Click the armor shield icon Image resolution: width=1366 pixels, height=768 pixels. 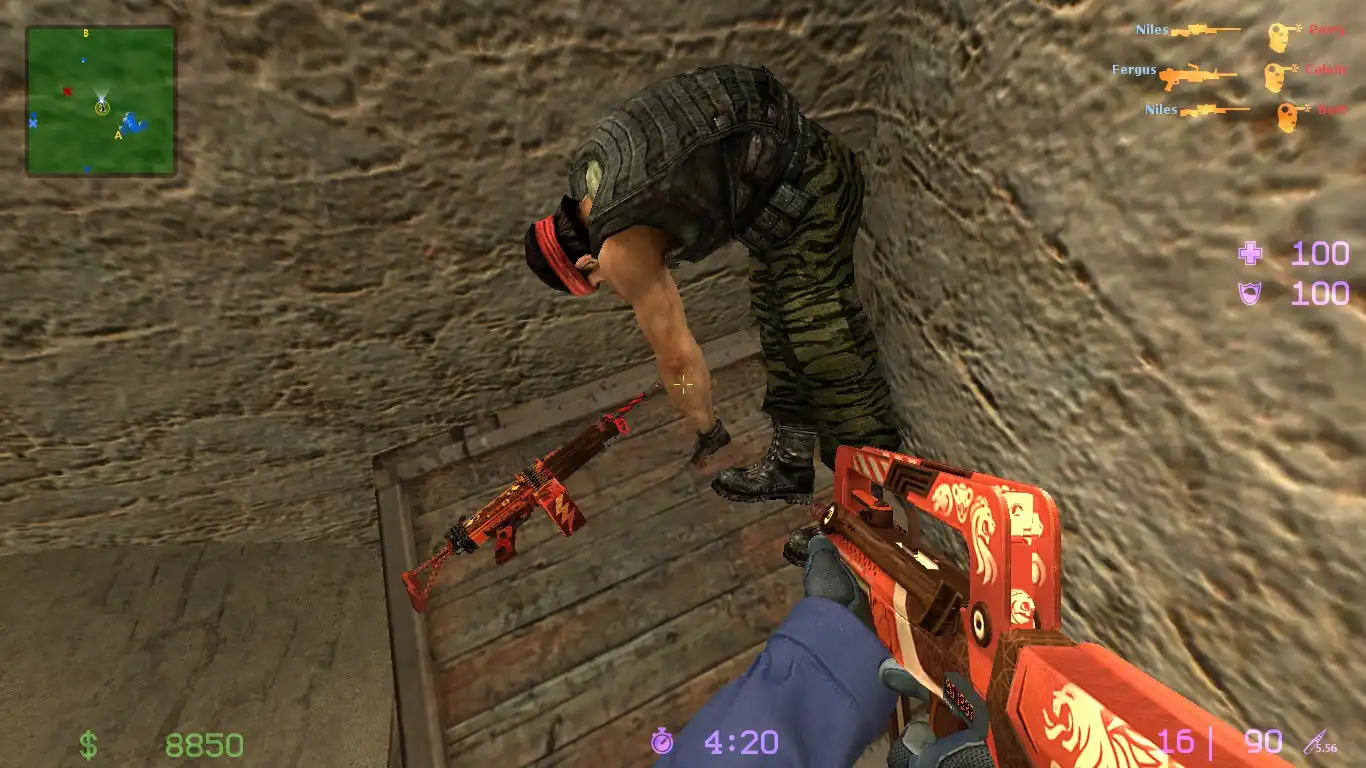point(1250,293)
